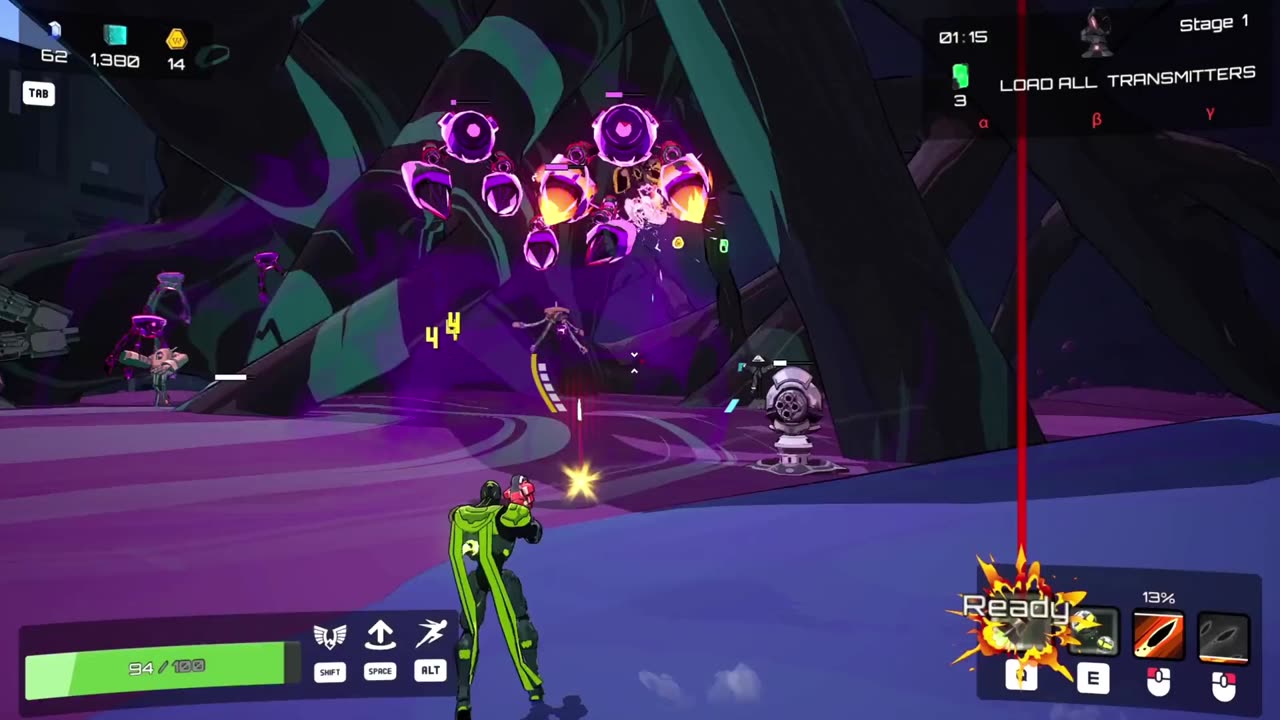Open the Load All Transmitters objective
The image size is (1280, 720).
pyautogui.click(x=1127, y=79)
